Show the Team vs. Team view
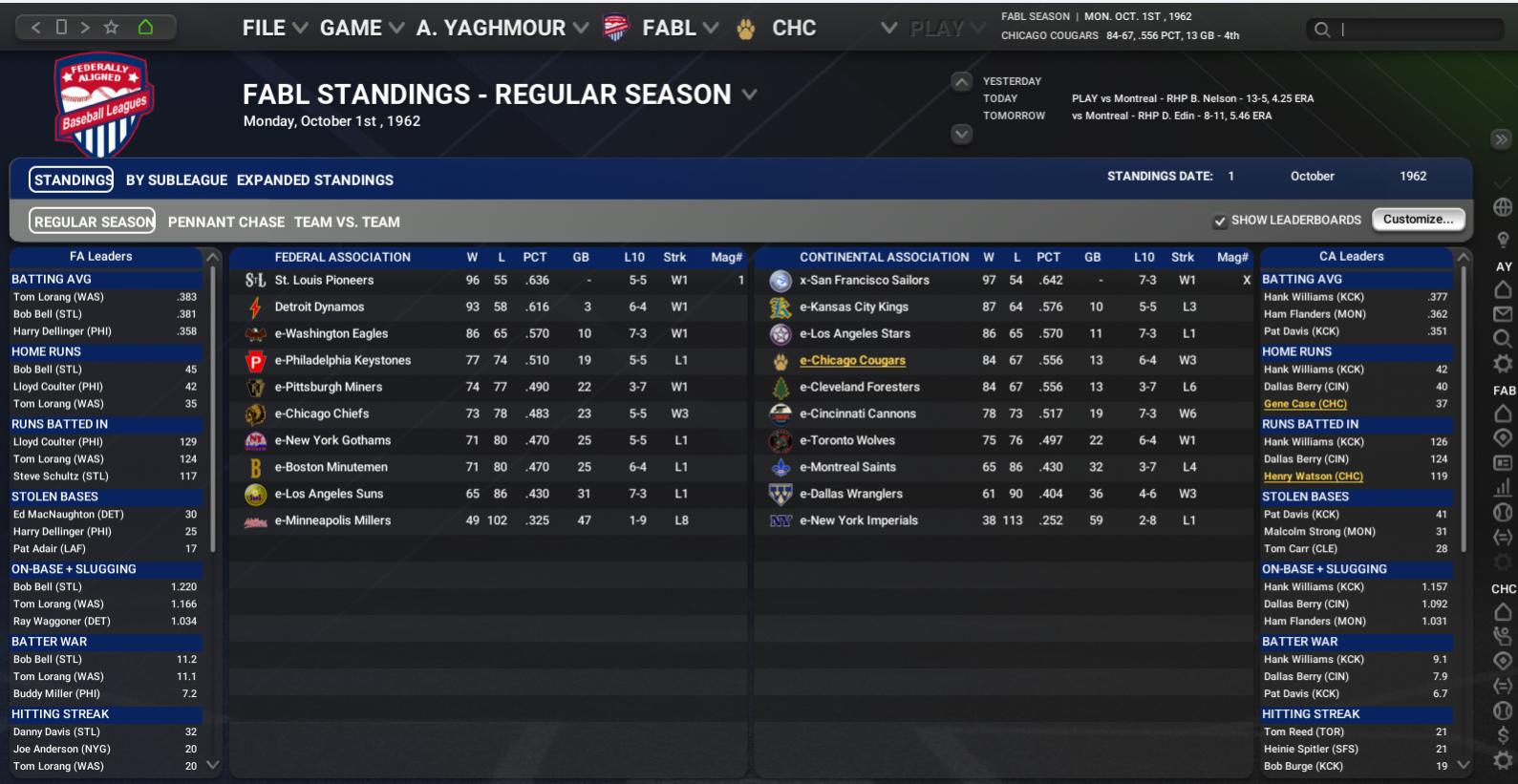The image size is (1518, 784). pyautogui.click(x=347, y=222)
